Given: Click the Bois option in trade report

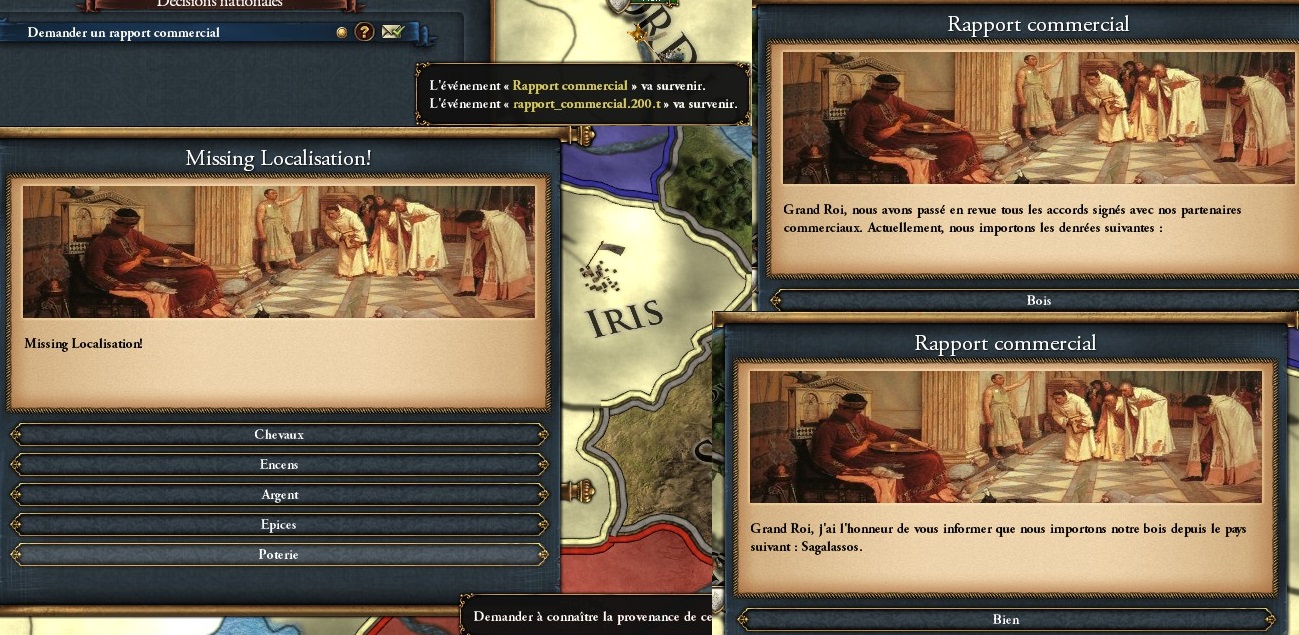Looking at the screenshot, I should point(1038,300).
